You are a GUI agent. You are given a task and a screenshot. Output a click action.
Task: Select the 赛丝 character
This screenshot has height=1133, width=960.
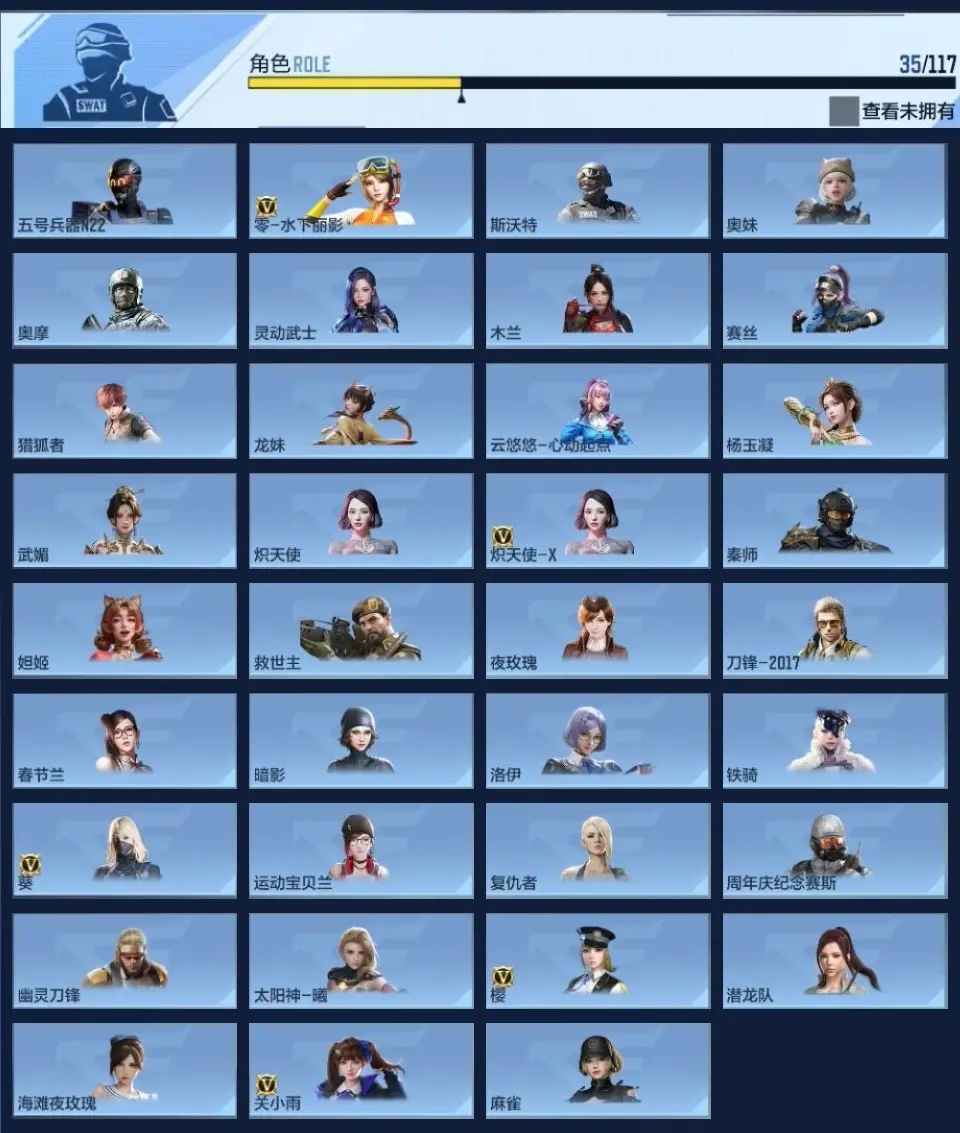tap(835, 301)
